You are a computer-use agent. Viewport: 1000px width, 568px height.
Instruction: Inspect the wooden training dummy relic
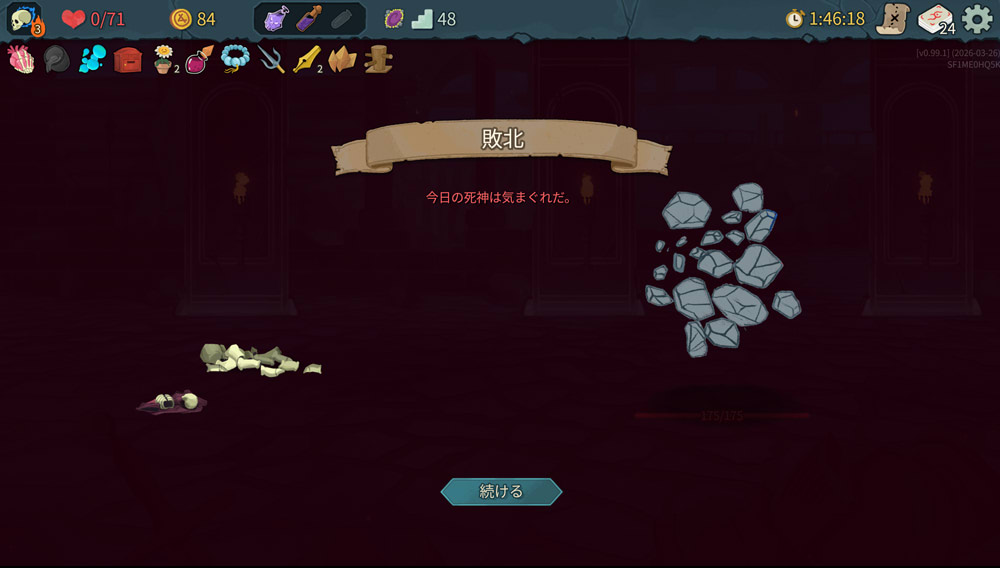tap(378, 60)
